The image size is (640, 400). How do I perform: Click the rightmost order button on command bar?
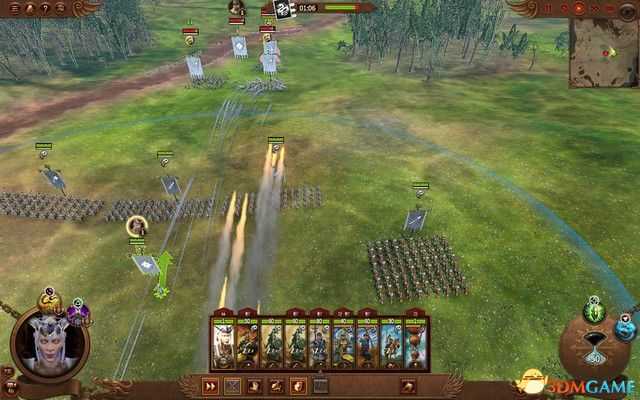[x=409, y=386]
